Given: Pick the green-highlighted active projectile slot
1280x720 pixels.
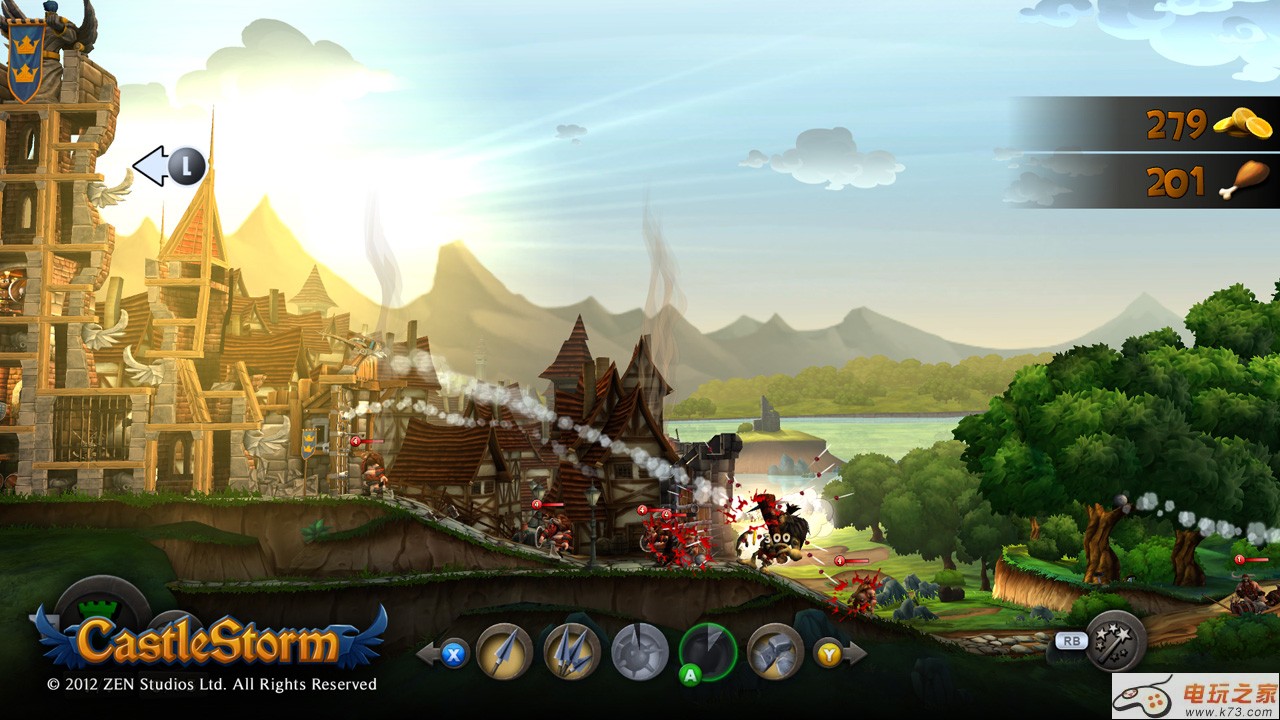Looking at the screenshot, I should click(708, 651).
